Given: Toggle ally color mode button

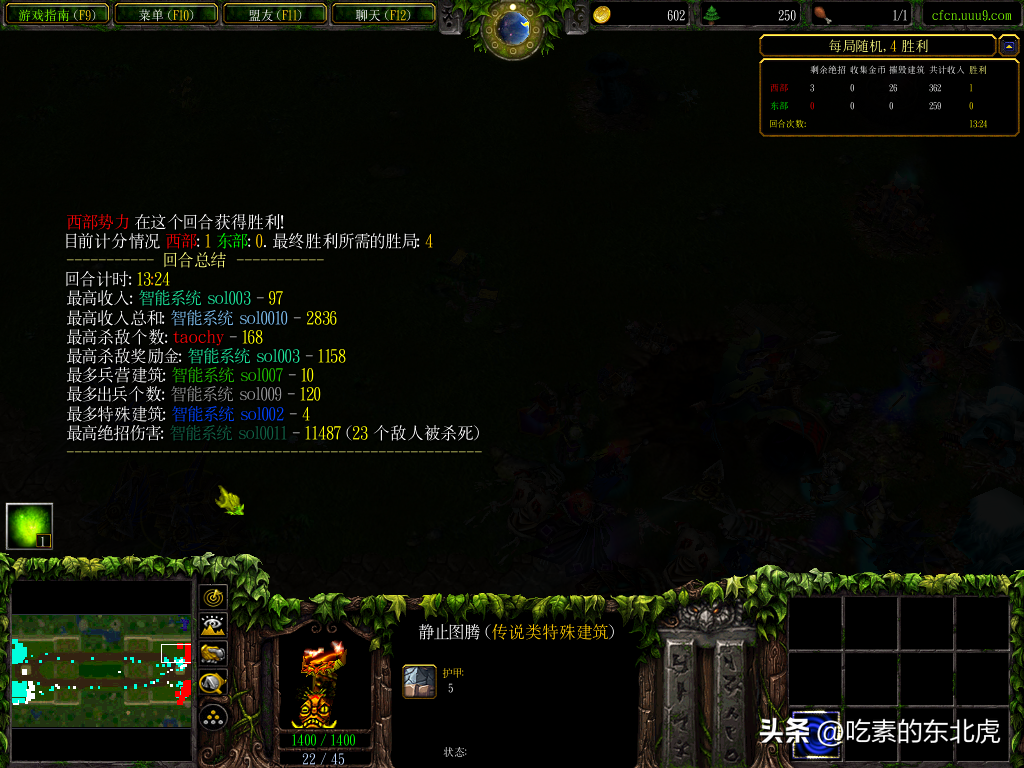Looking at the screenshot, I should [214, 654].
